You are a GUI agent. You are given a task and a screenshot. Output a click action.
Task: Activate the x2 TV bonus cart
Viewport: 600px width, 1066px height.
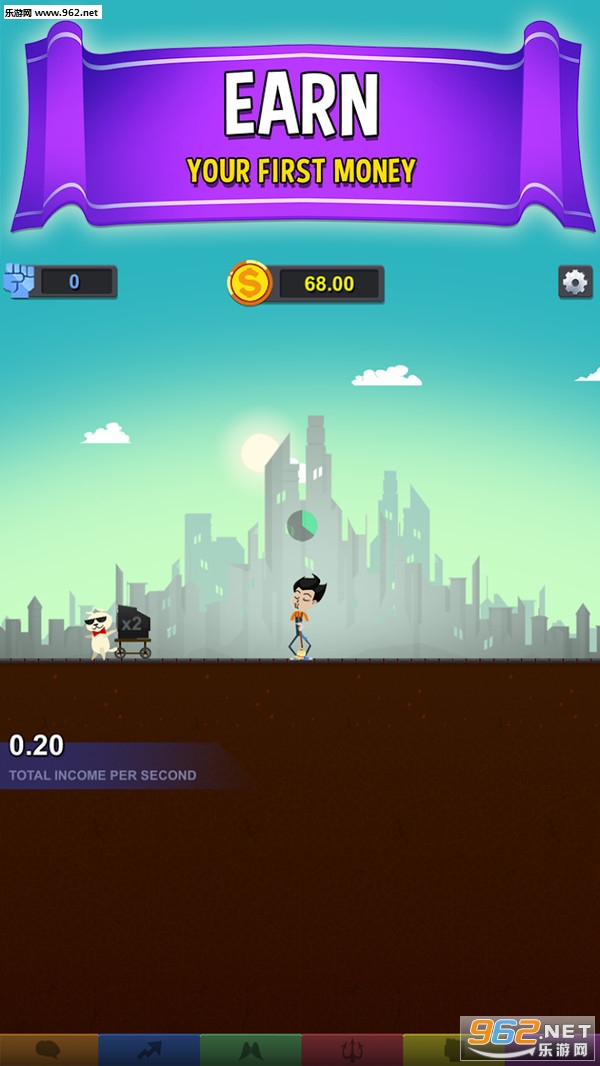131,631
